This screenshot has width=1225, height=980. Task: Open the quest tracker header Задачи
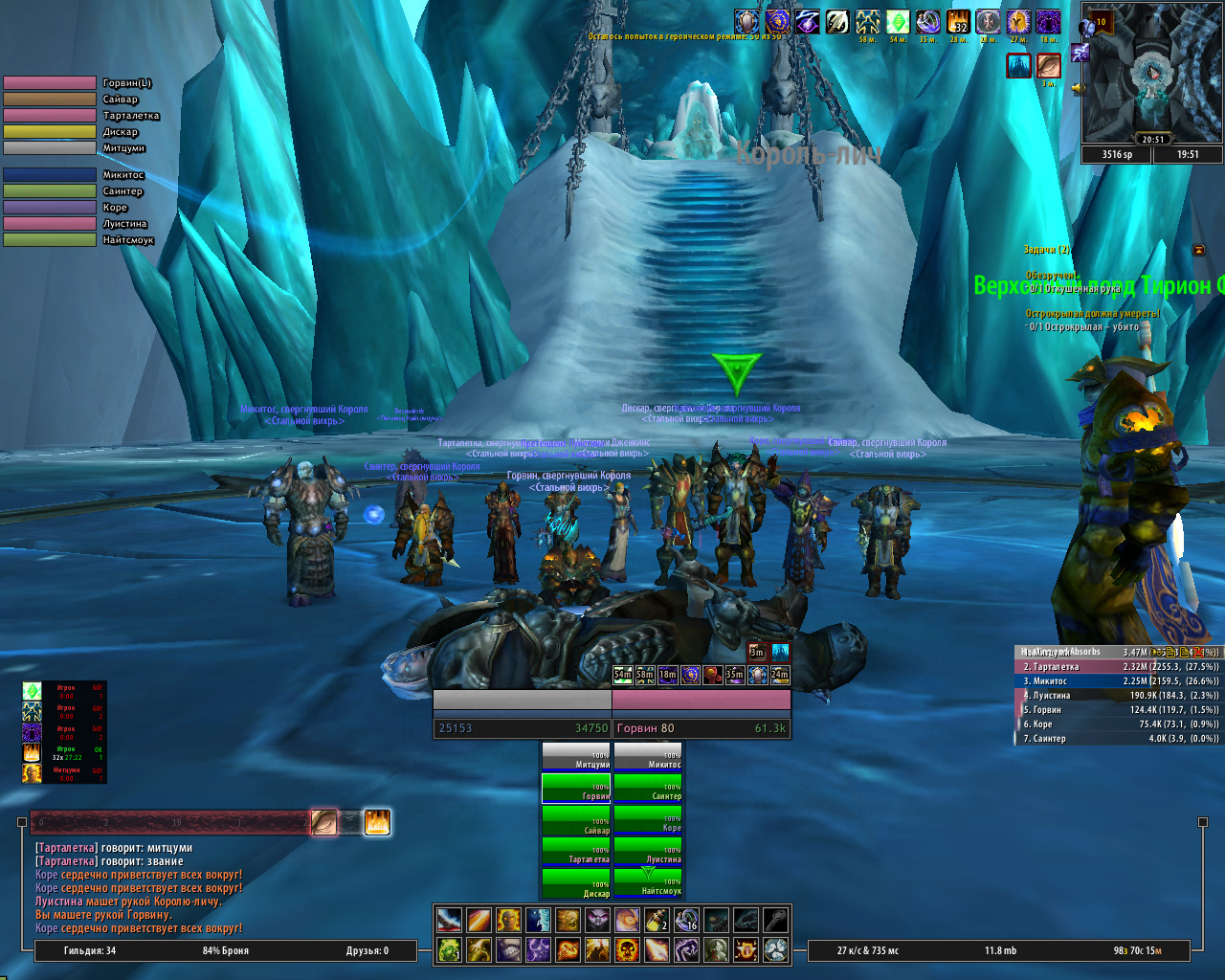1046,250
